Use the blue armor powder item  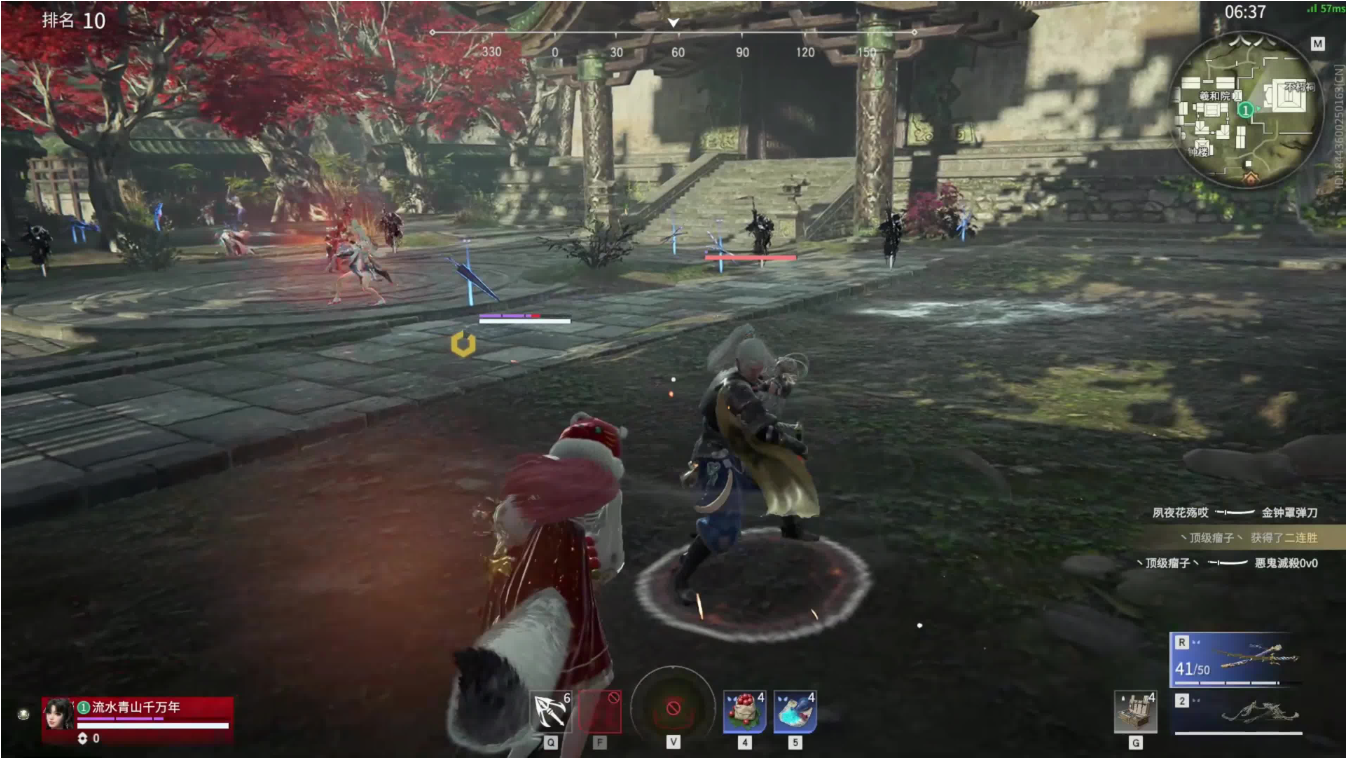[794, 711]
